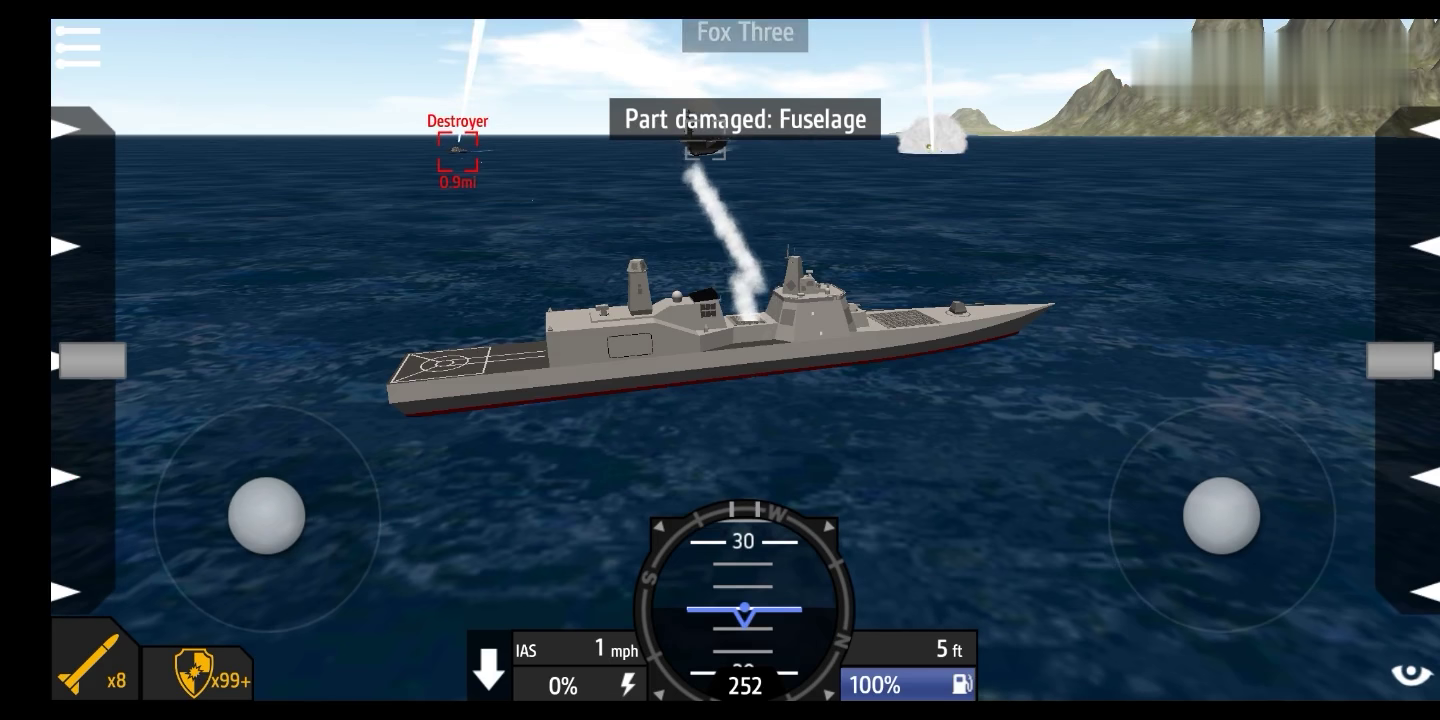Tap the right virtual joystick knob
The width and height of the screenshot is (1440, 720).
coord(1221,516)
